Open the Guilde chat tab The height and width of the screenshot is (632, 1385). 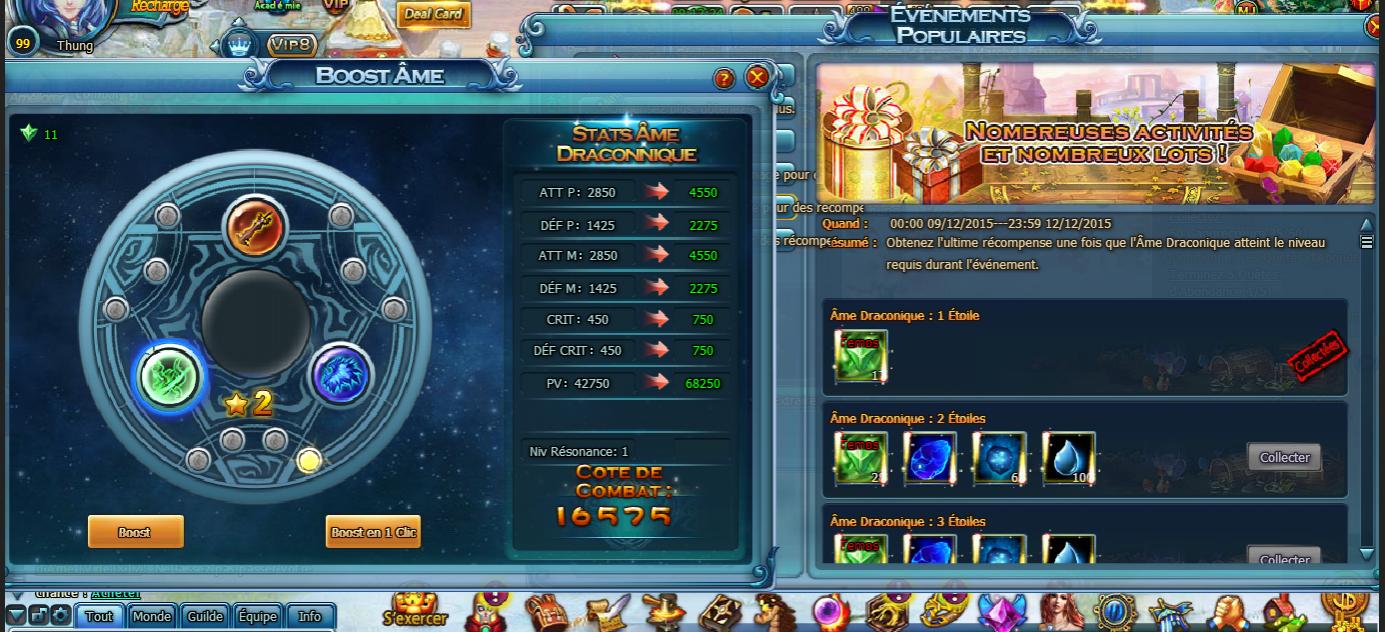point(205,616)
